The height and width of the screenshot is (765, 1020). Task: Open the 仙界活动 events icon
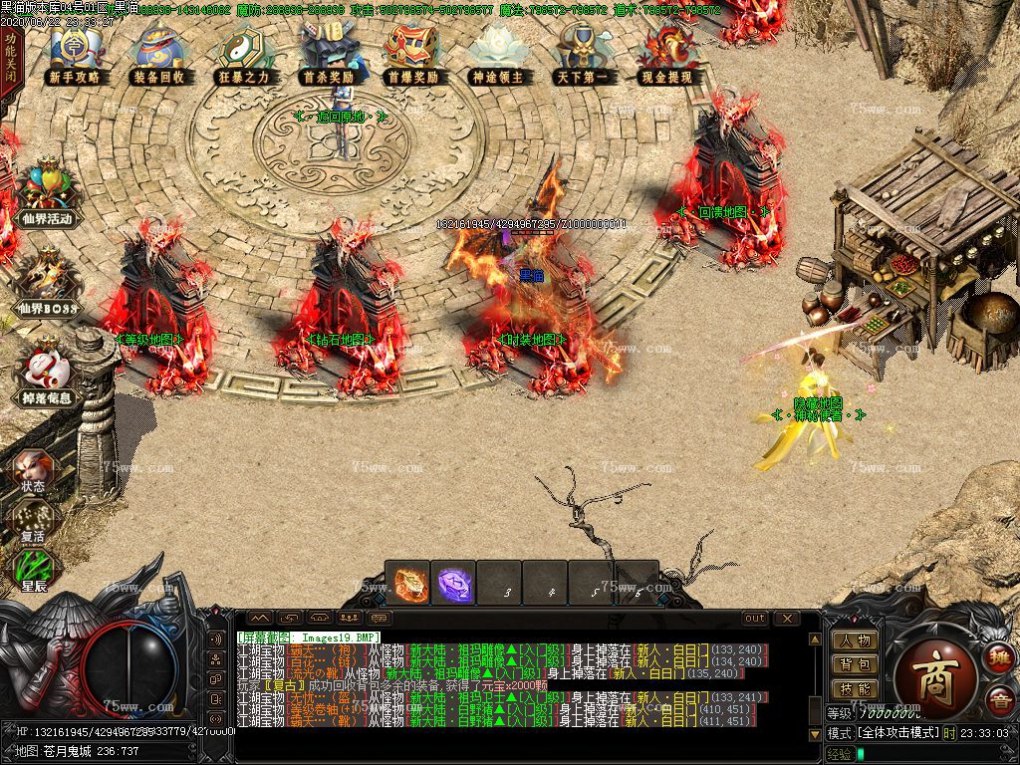click(x=46, y=195)
